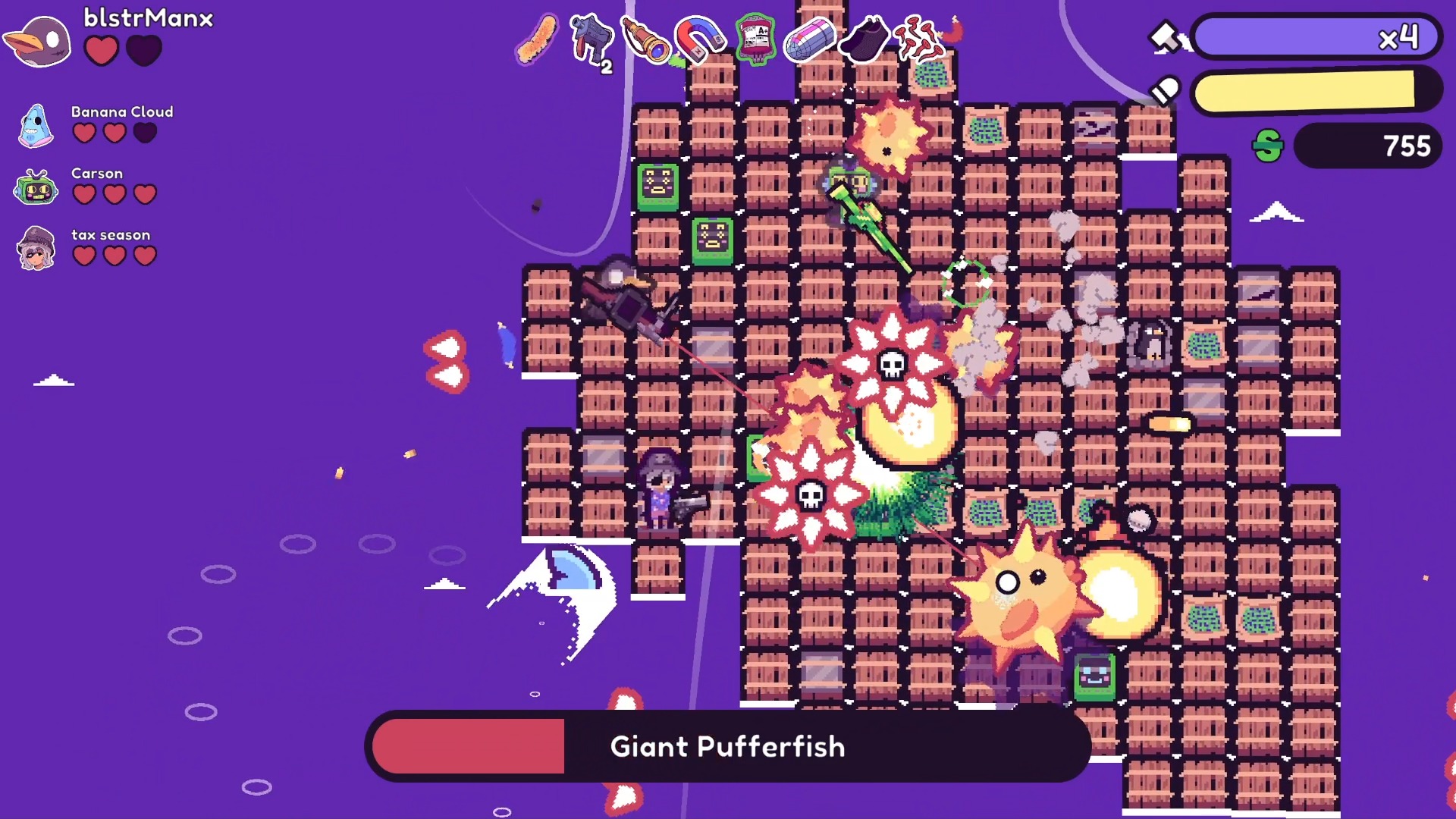Select the cheese puff snack item icon
Viewport: 1456px width, 819px height.
537,38
